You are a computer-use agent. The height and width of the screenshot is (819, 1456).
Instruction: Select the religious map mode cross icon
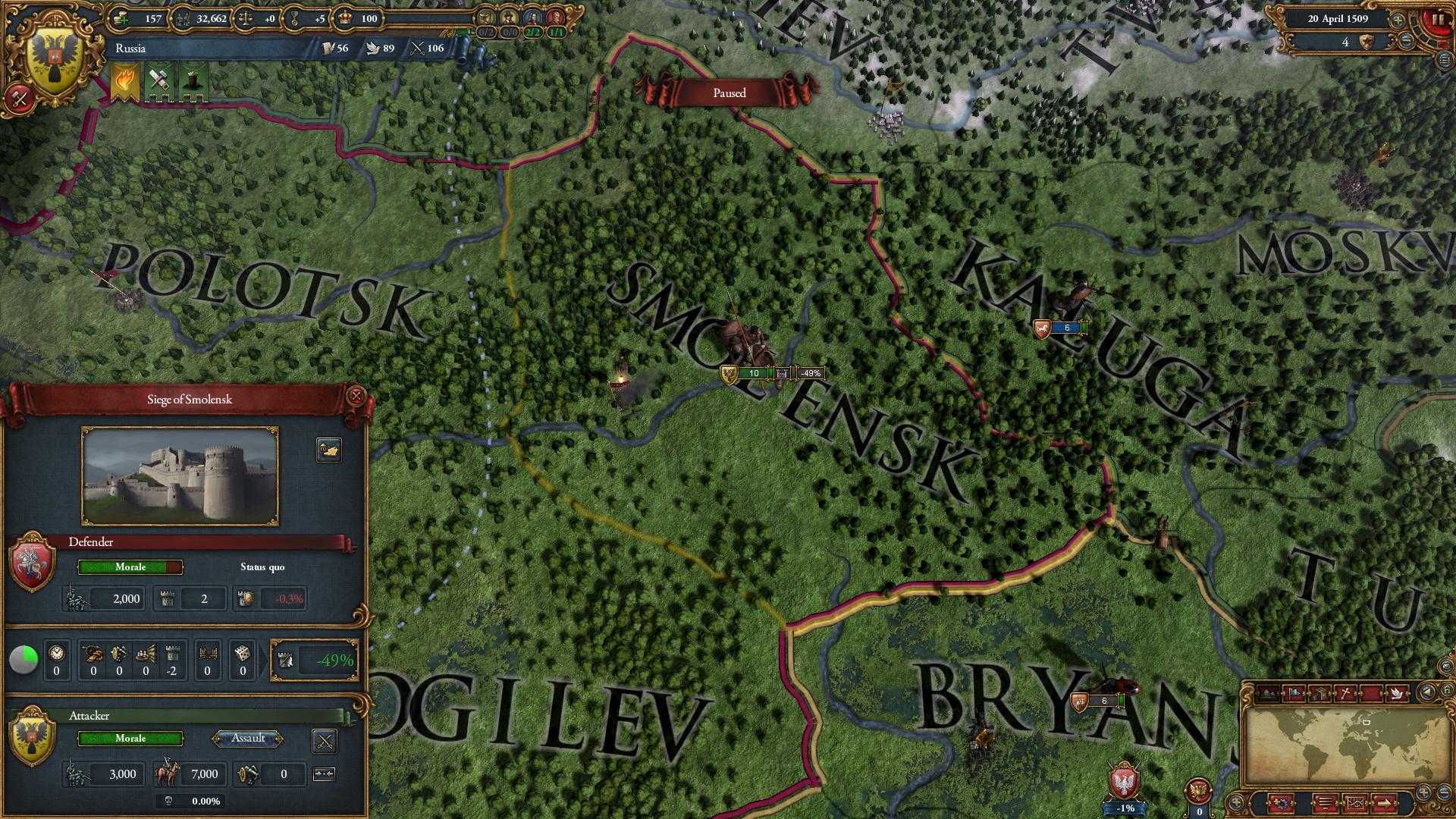click(x=1345, y=692)
